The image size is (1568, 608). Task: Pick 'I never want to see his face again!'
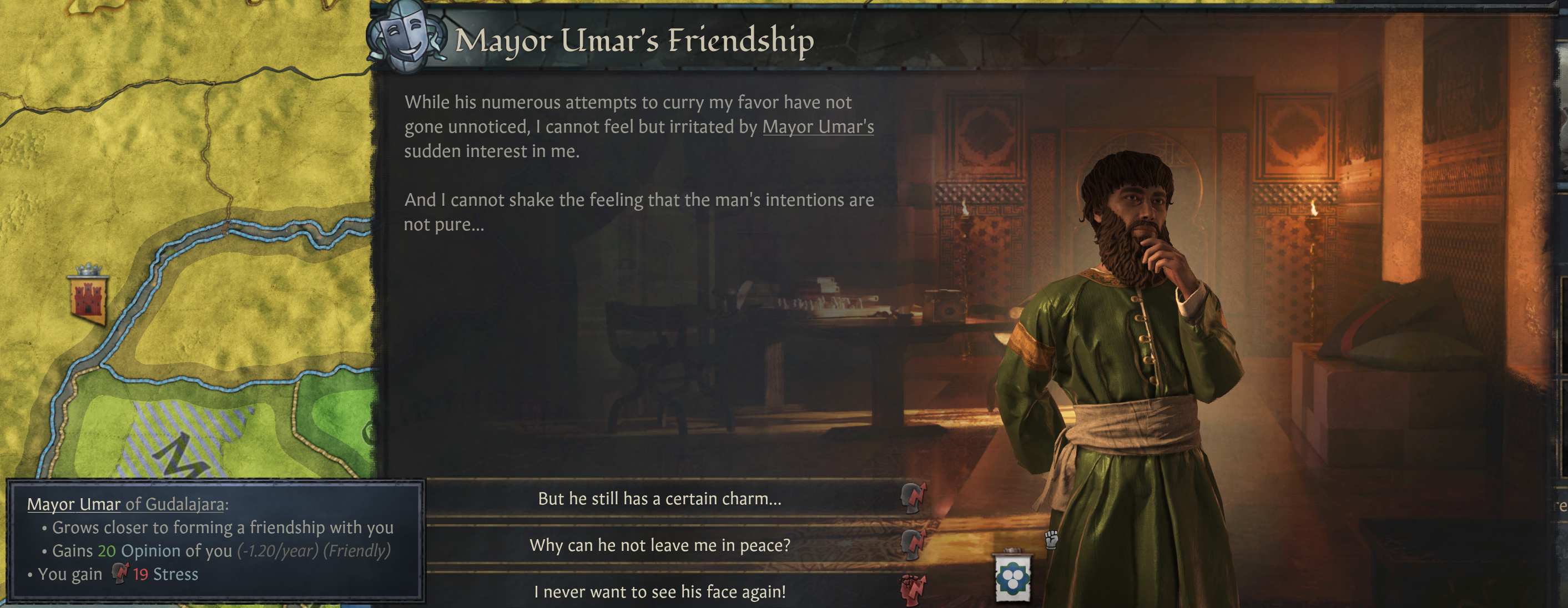(x=661, y=591)
